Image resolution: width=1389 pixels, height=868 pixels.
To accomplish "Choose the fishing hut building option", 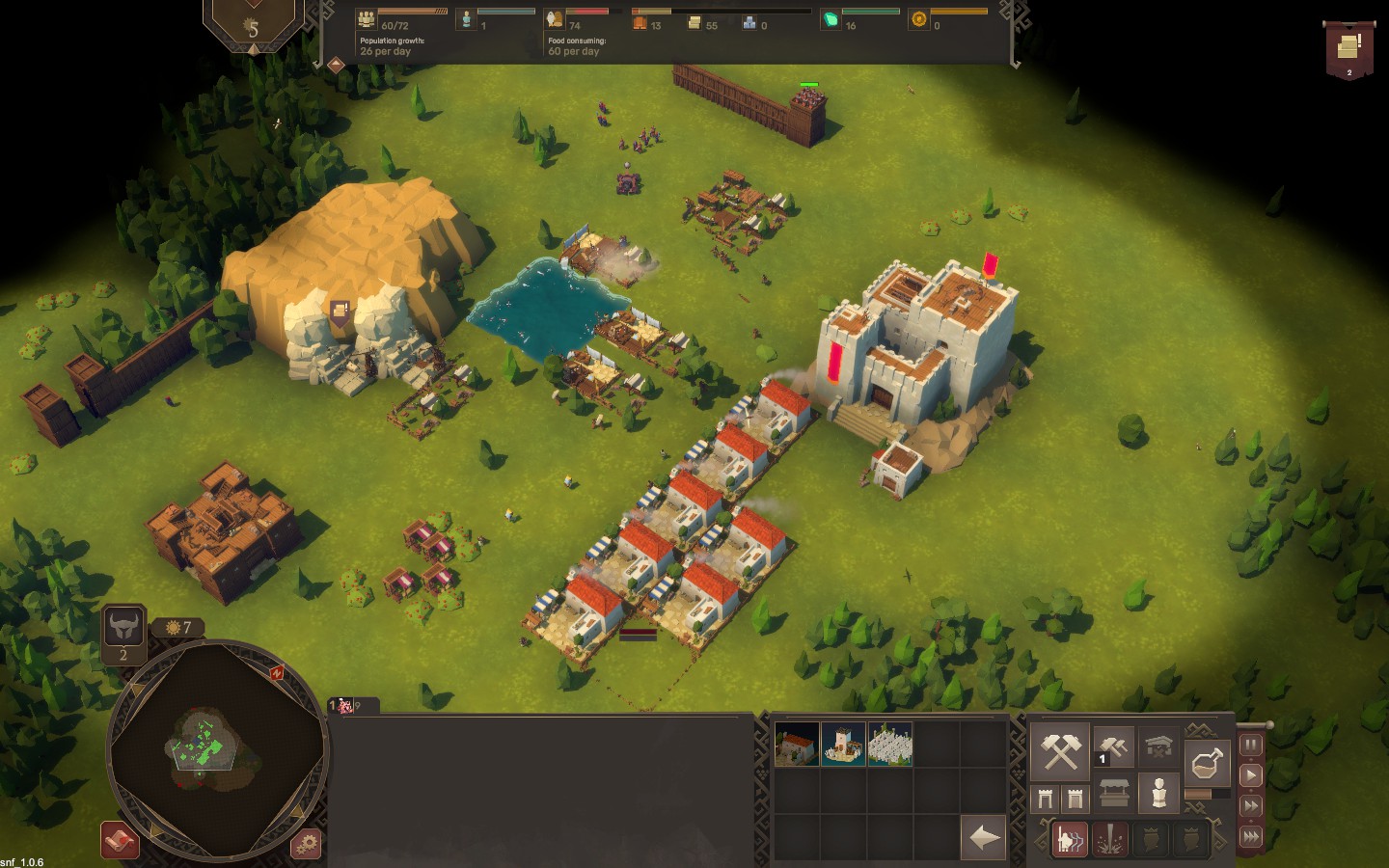I will pyautogui.click(x=843, y=745).
